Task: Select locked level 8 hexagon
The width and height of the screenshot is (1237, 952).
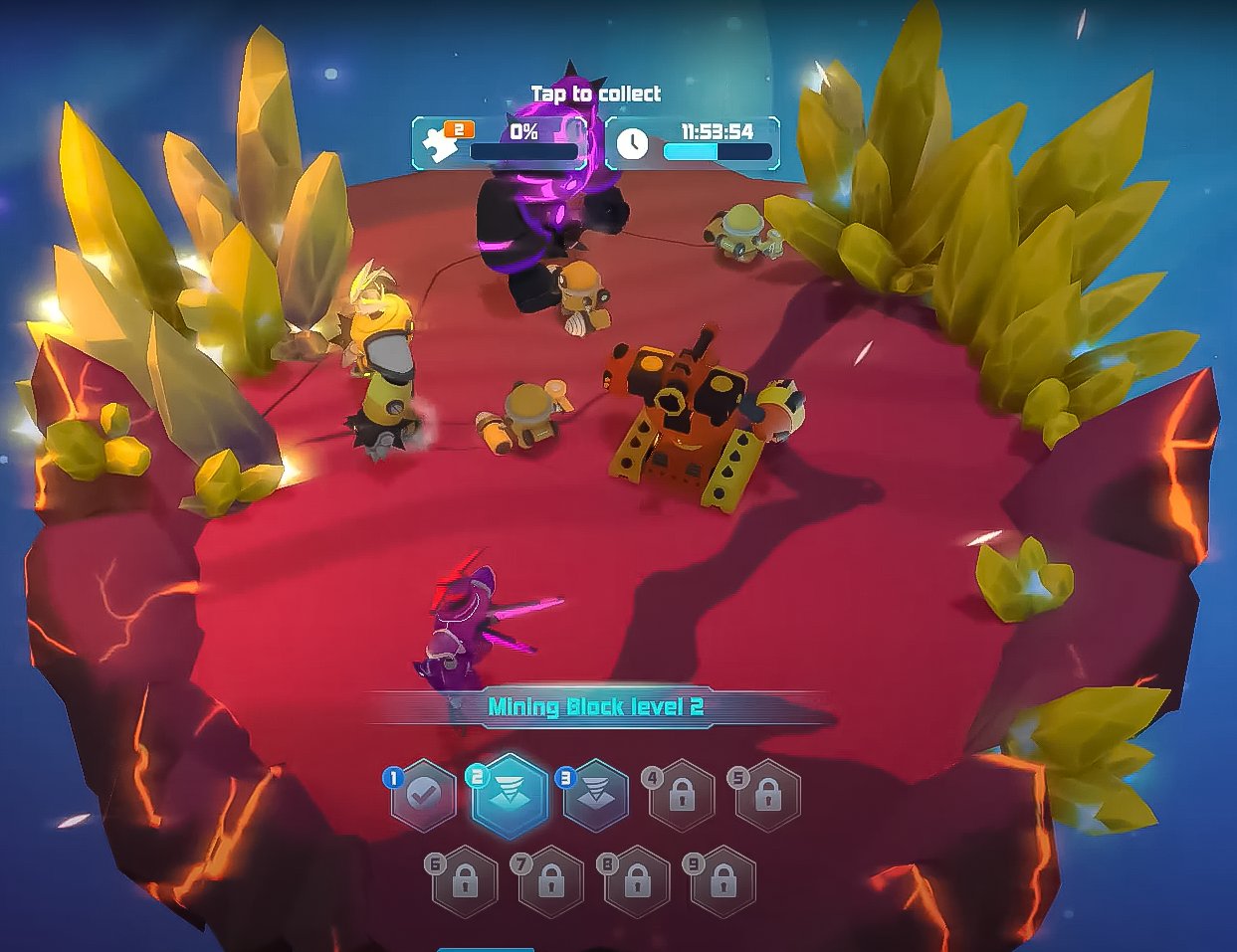Action: (x=637, y=881)
